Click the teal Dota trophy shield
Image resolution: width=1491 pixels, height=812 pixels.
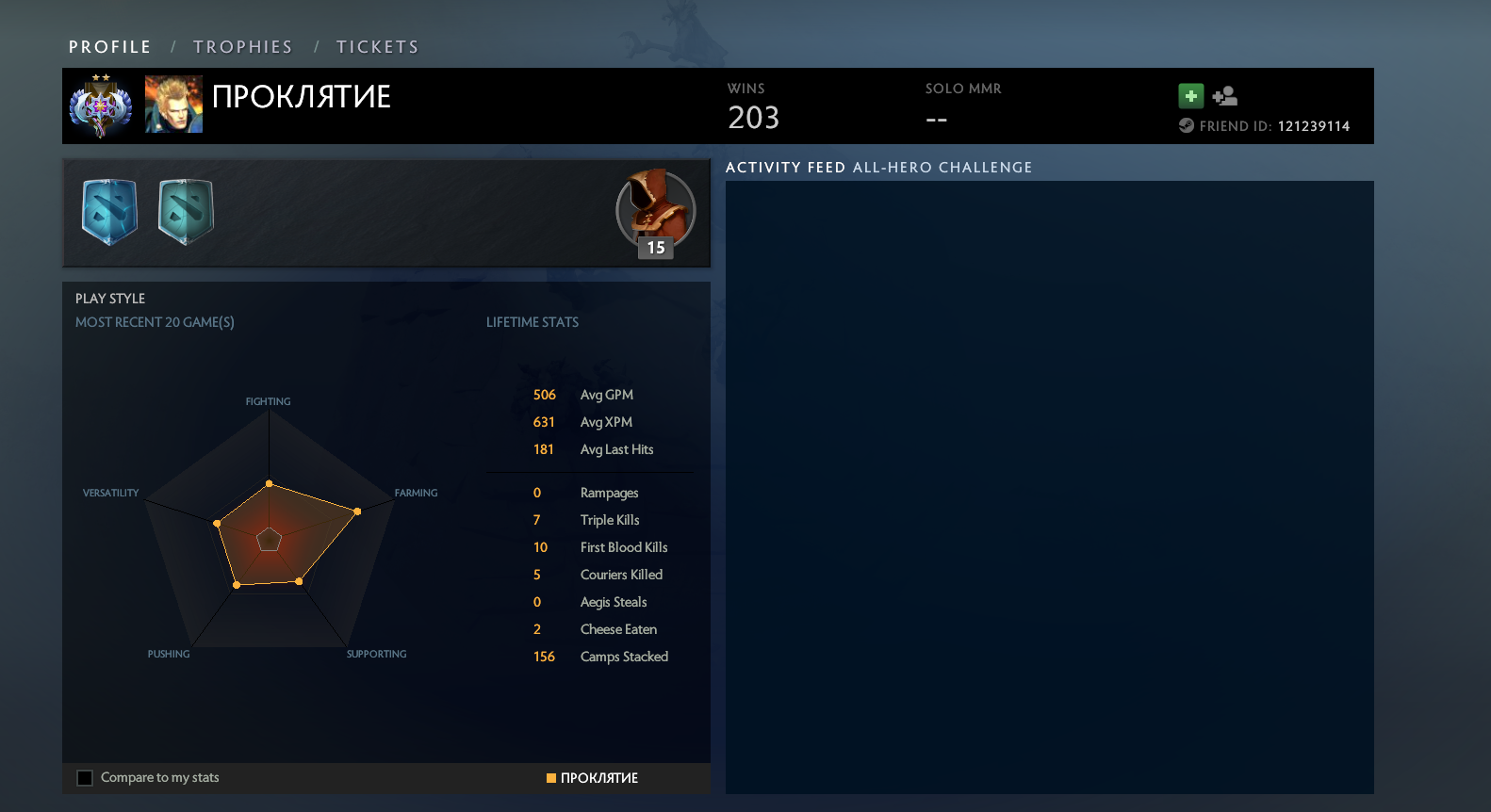186,212
